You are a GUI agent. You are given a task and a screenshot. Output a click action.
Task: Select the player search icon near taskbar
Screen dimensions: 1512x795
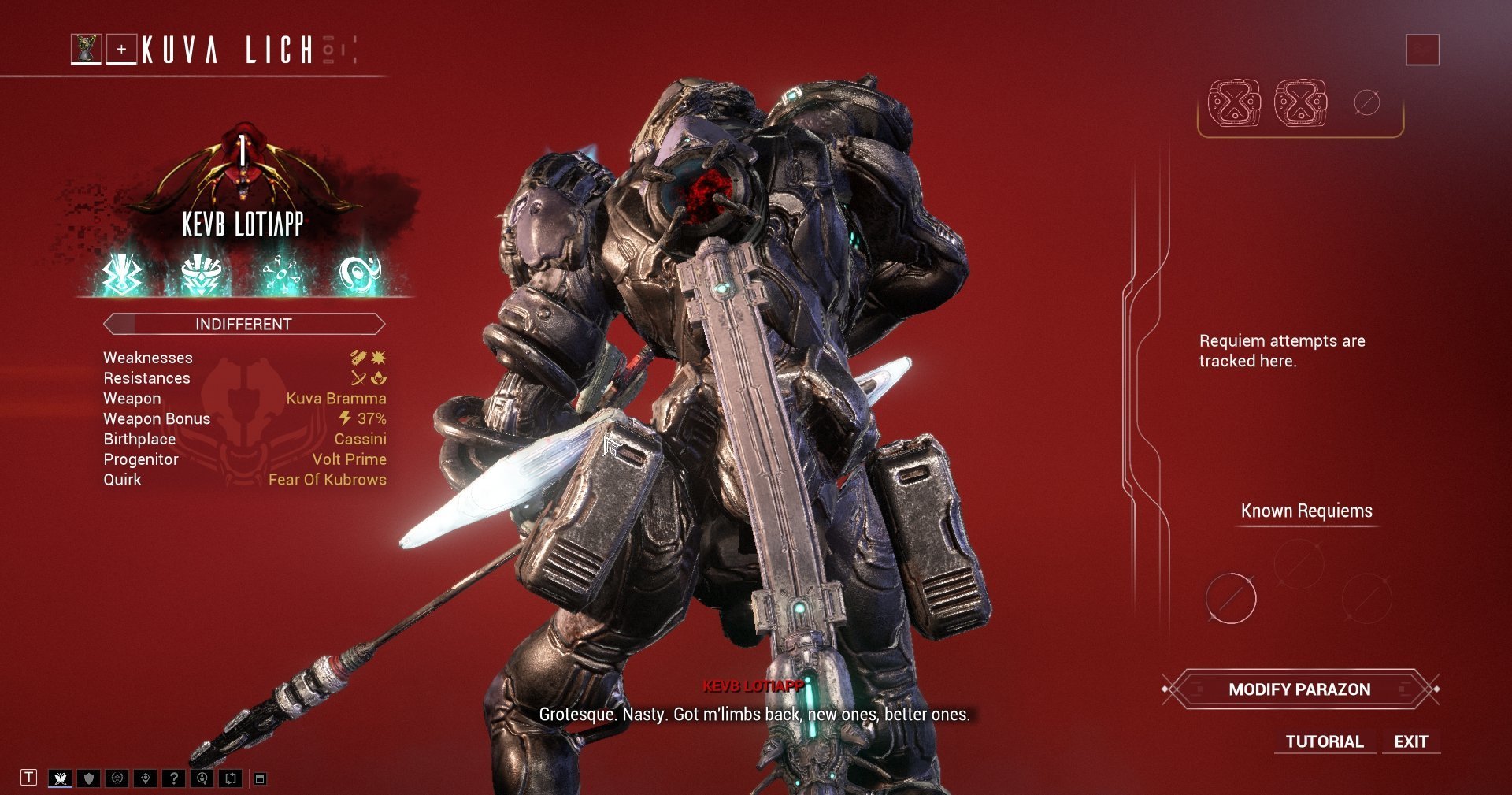[202, 778]
